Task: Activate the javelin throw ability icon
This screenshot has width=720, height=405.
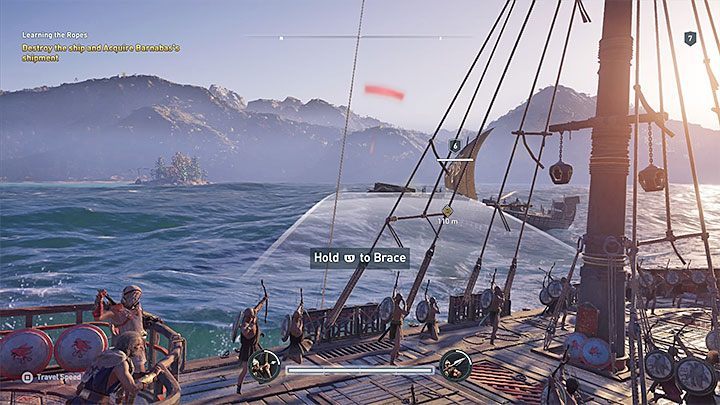Action: 455,365
